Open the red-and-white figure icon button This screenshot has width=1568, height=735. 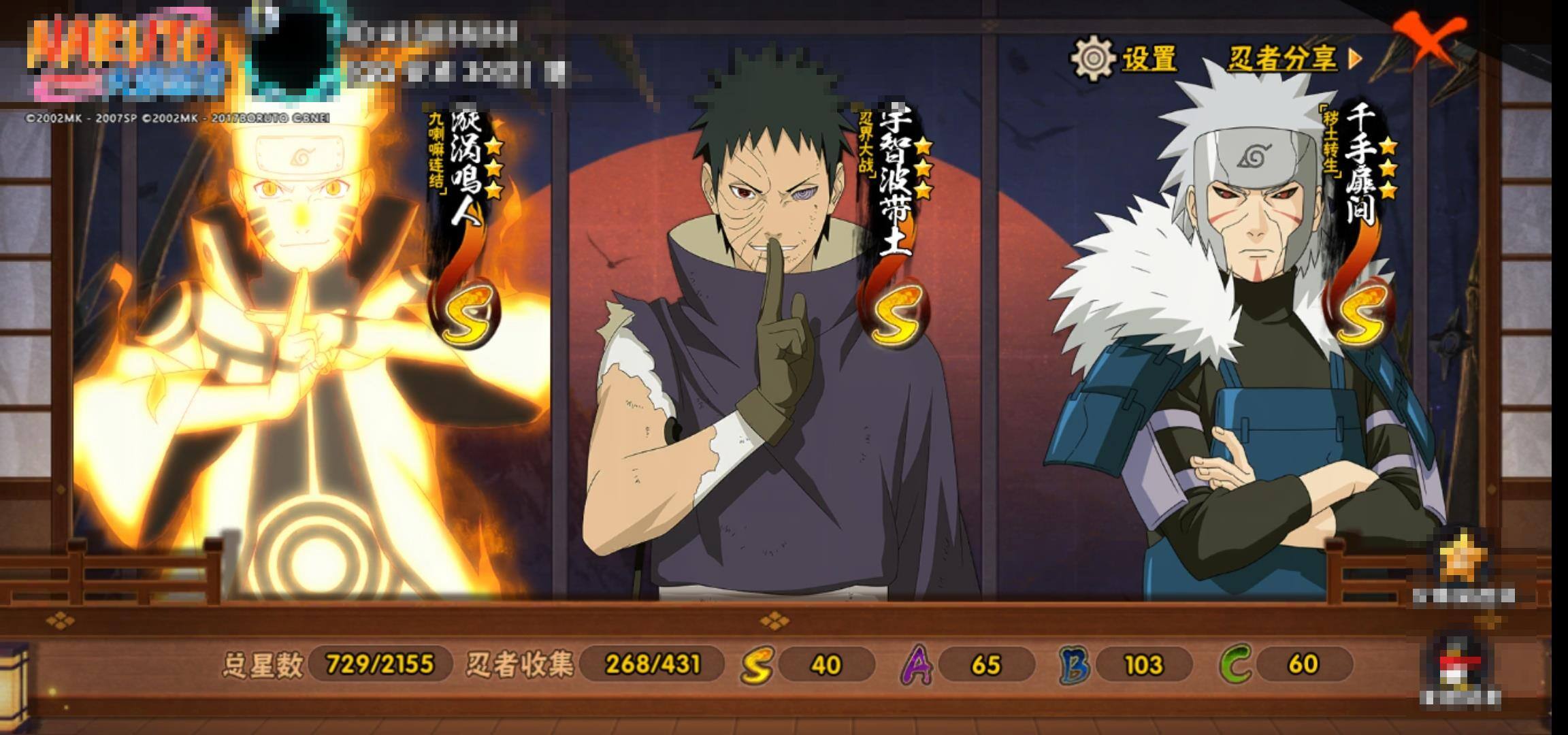coord(1459,664)
